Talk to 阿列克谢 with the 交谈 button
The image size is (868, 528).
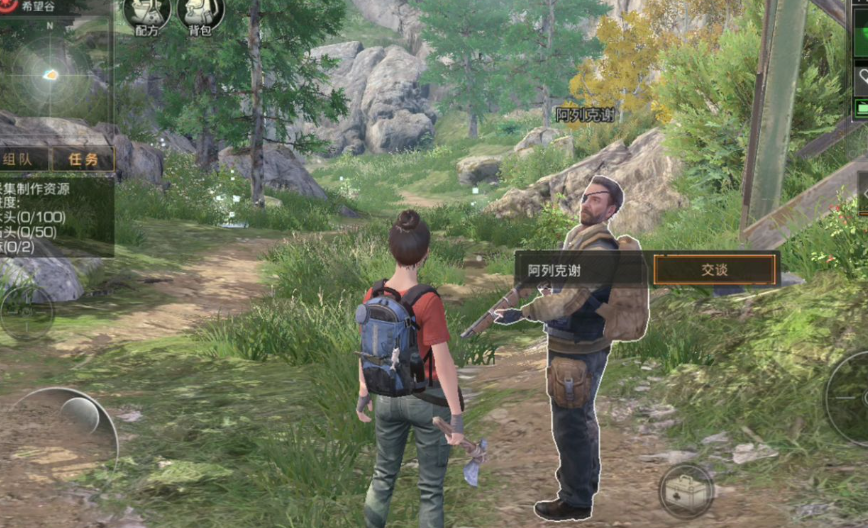(715, 270)
